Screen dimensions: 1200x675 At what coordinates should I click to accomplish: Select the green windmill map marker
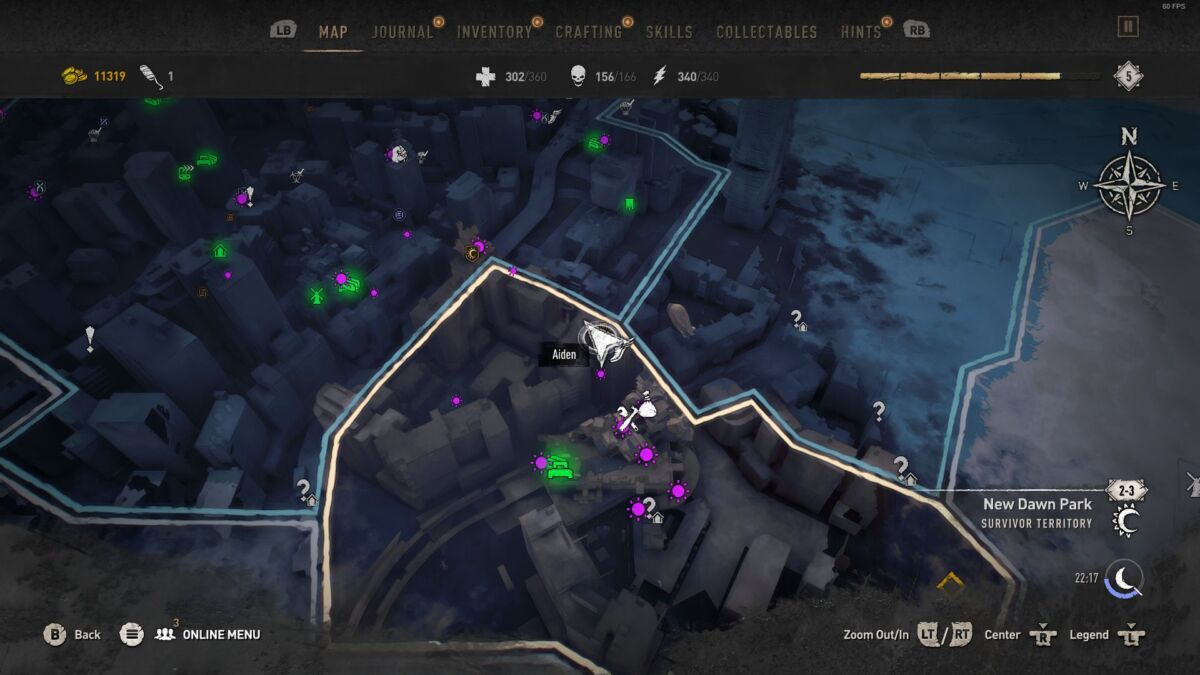point(317,295)
